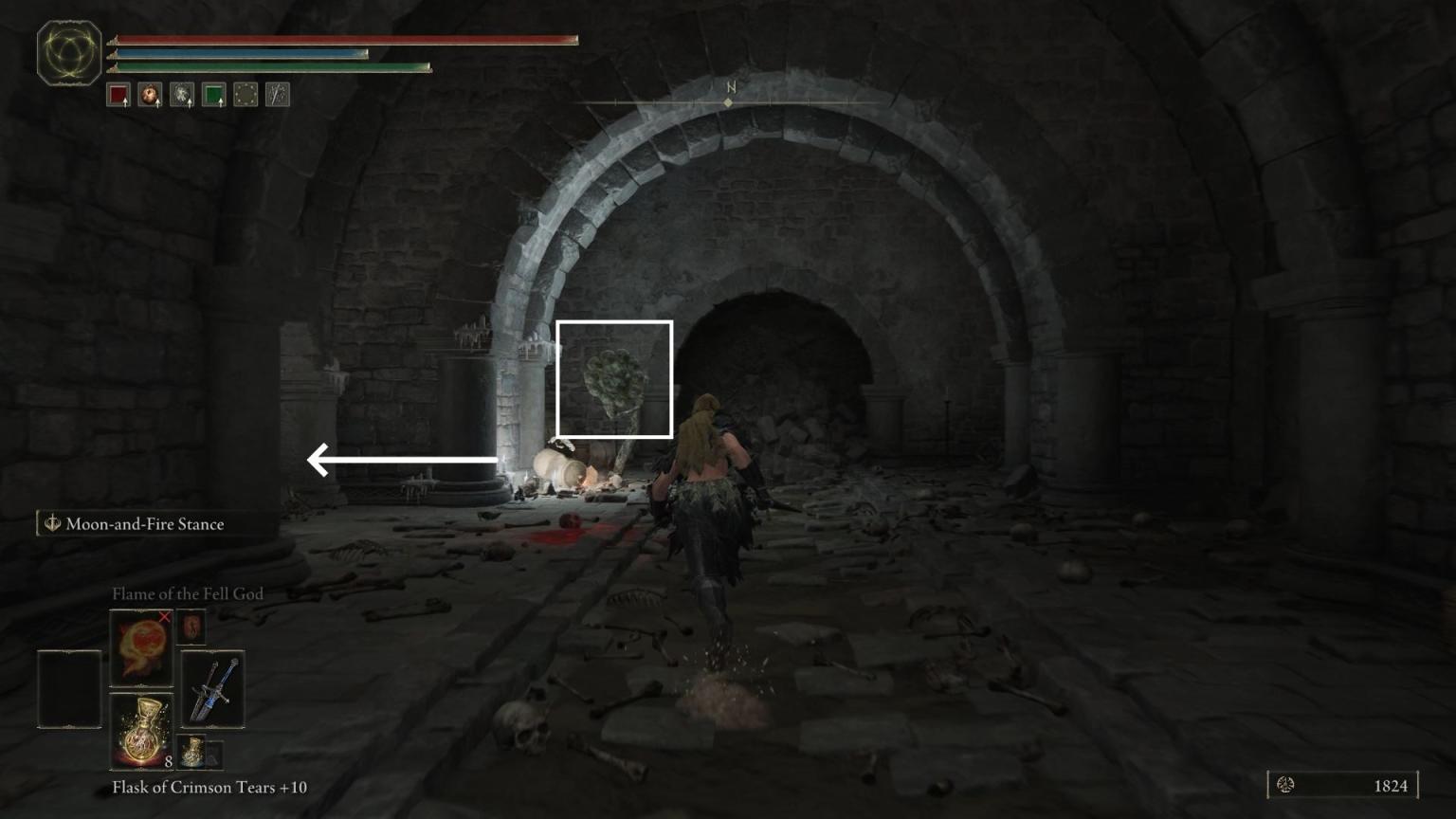
Task: Click the green square status effect icon
Action: [x=213, y=94]
